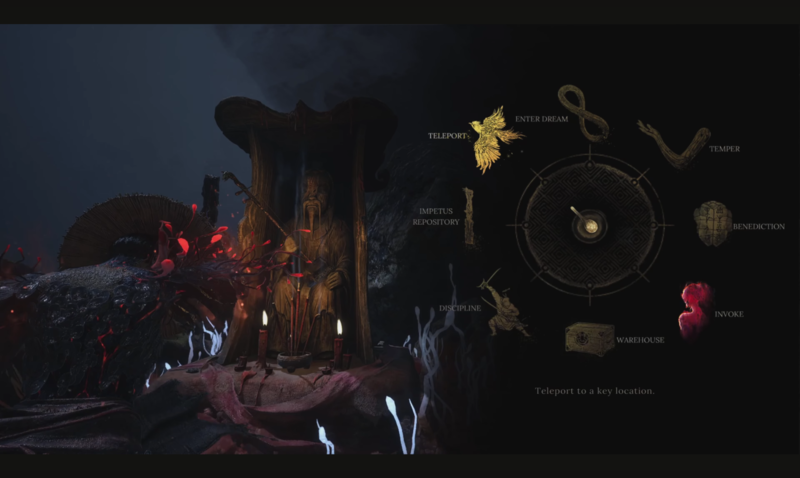The image size is (800, 478).
Task: Select the Benediction option
Action: 713,223
